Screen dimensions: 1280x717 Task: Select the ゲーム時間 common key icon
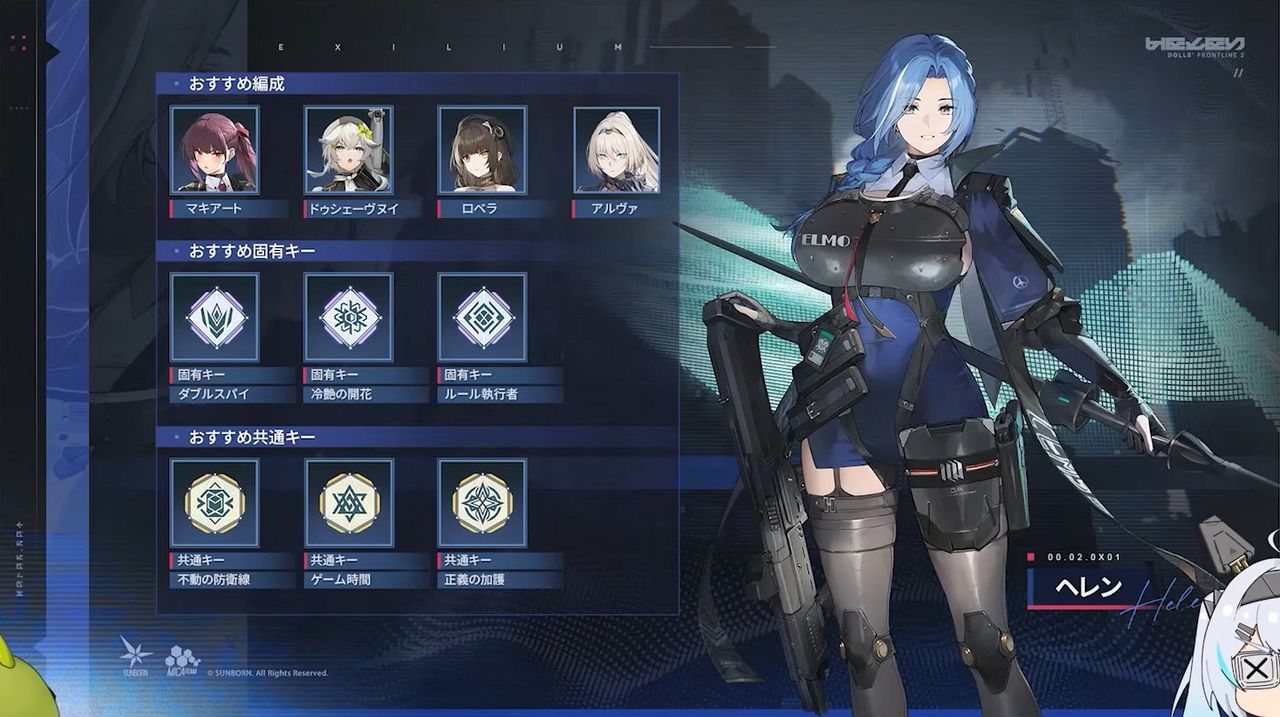coord(348,503)
